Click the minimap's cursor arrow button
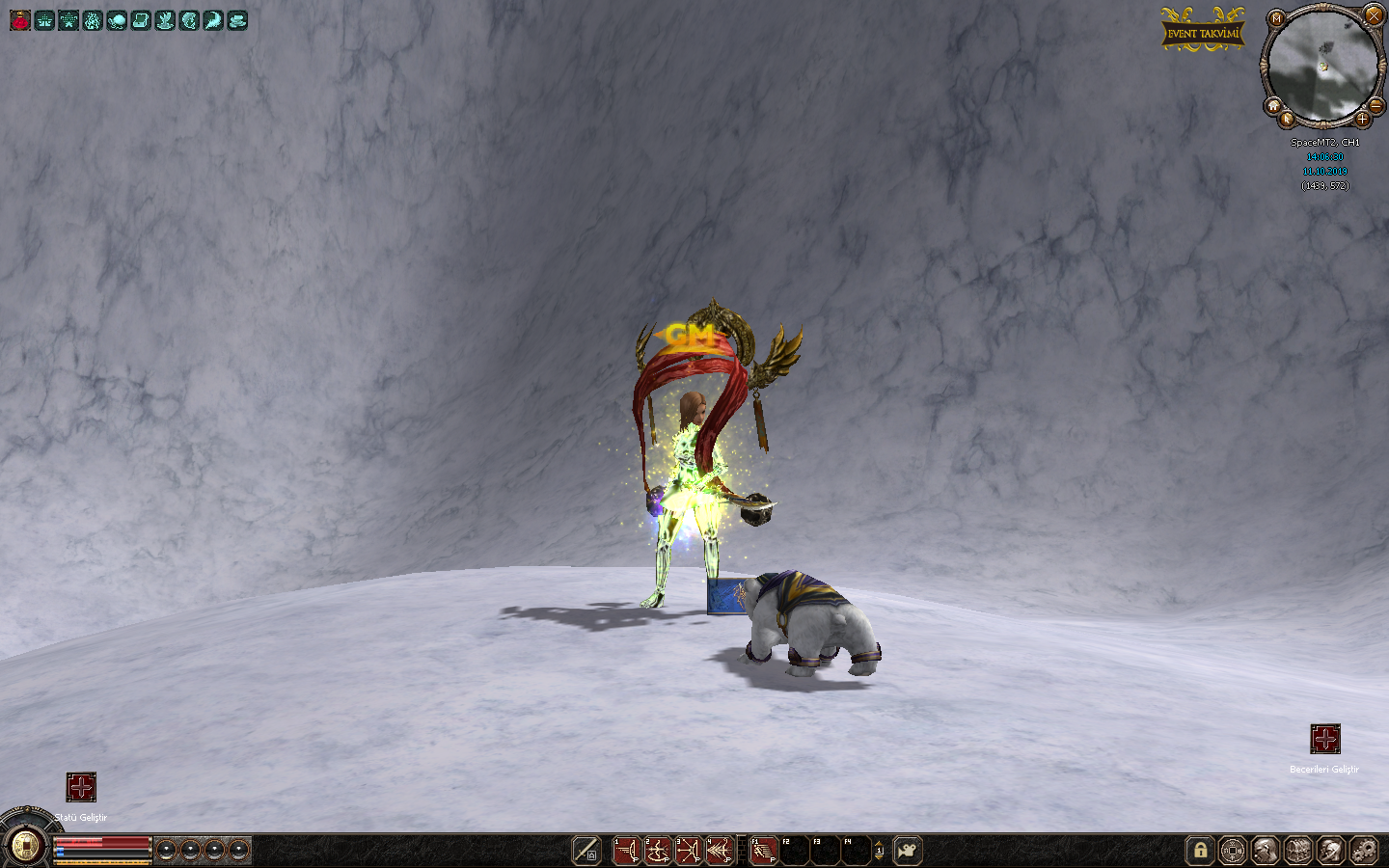 click(1287, 120)
